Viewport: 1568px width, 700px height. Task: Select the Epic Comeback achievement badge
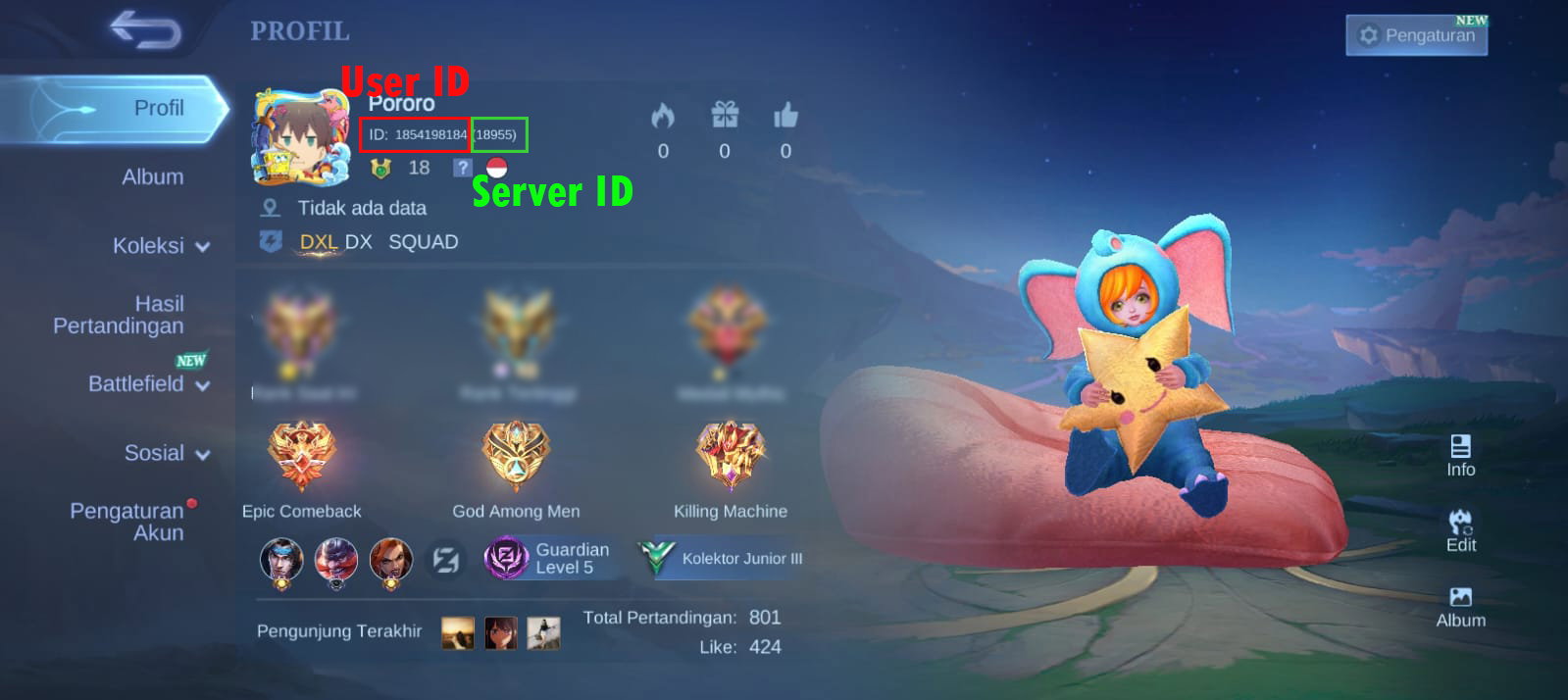coord(301,457)
